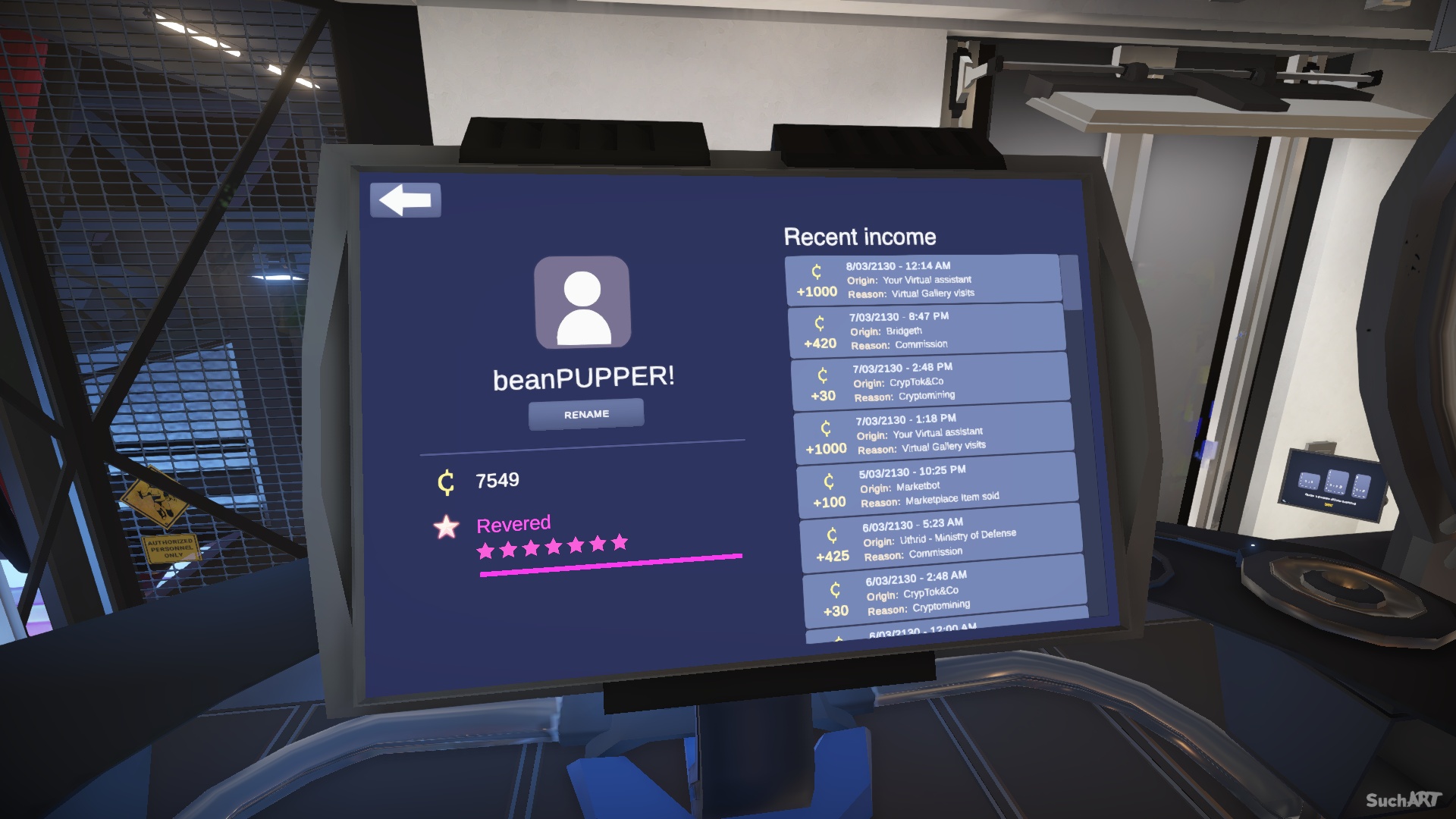Open the 8/03/2130 12:14 AM income entry

[922, 279]
